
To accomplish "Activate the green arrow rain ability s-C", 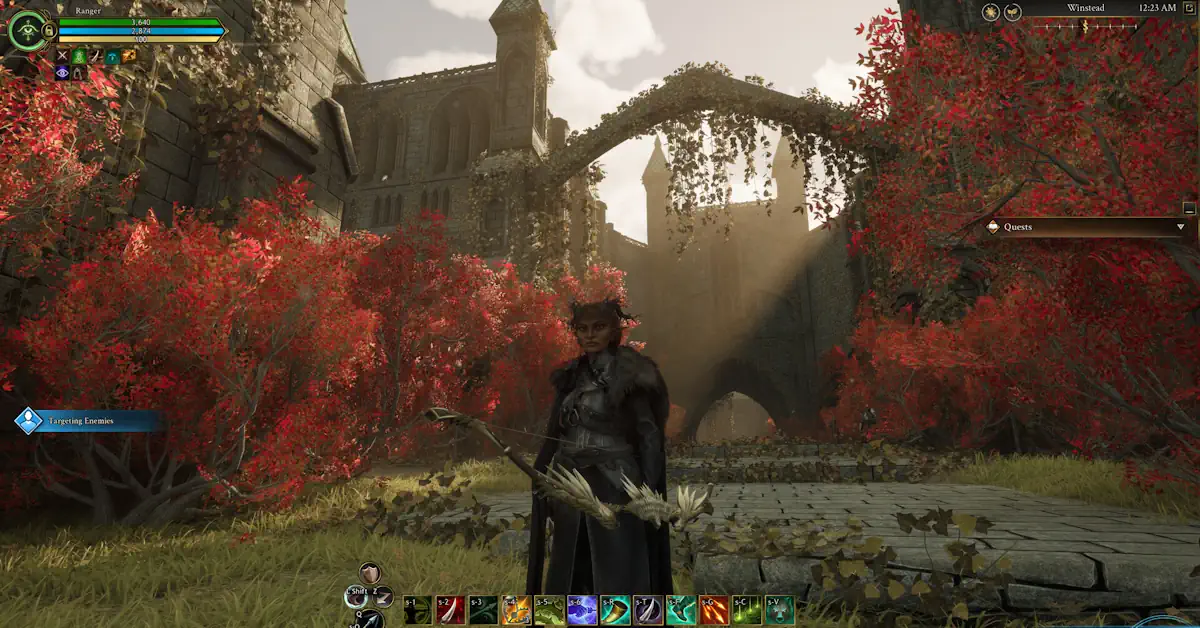I will click(747, 610).
